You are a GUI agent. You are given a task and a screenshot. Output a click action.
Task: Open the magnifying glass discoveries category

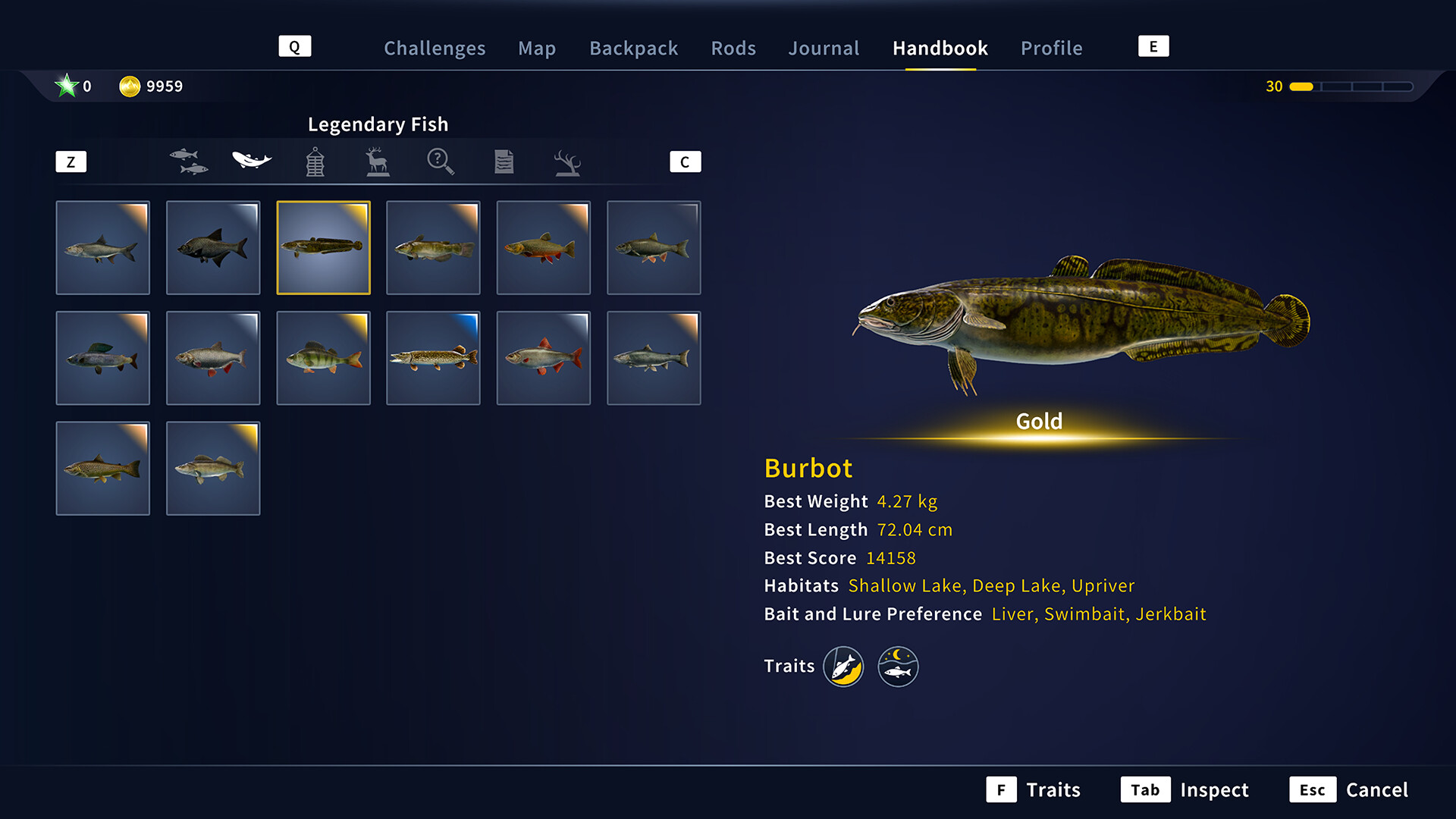coord(440,162)
